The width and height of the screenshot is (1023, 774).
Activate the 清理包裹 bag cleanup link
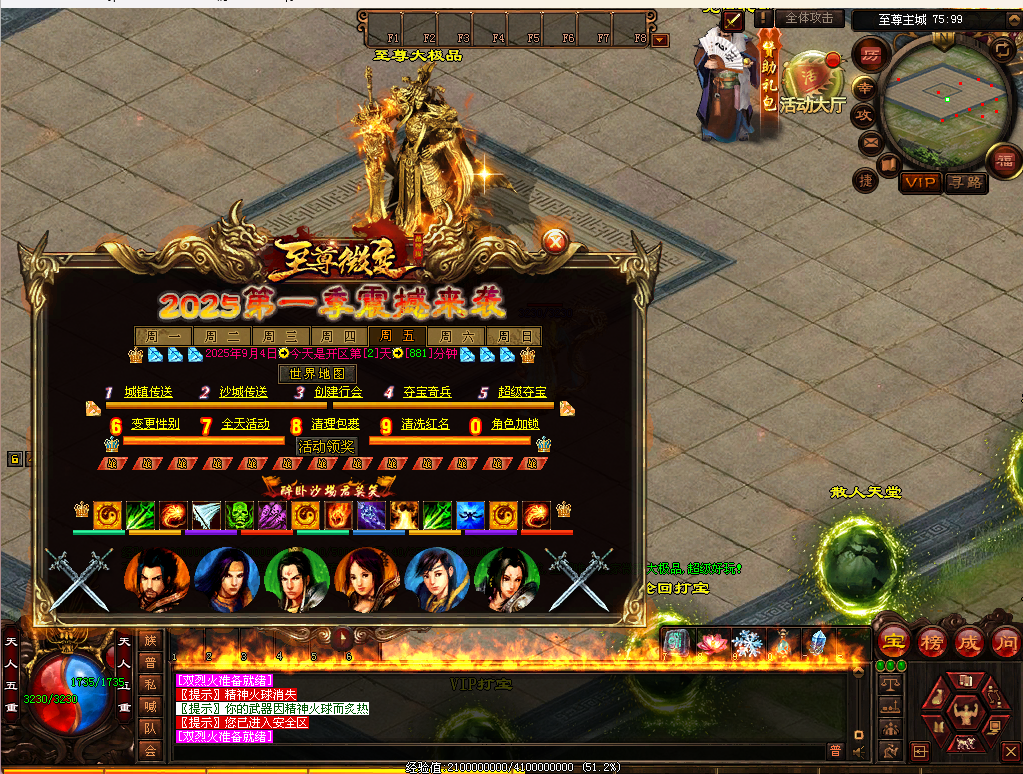click(x=335, y=424)
